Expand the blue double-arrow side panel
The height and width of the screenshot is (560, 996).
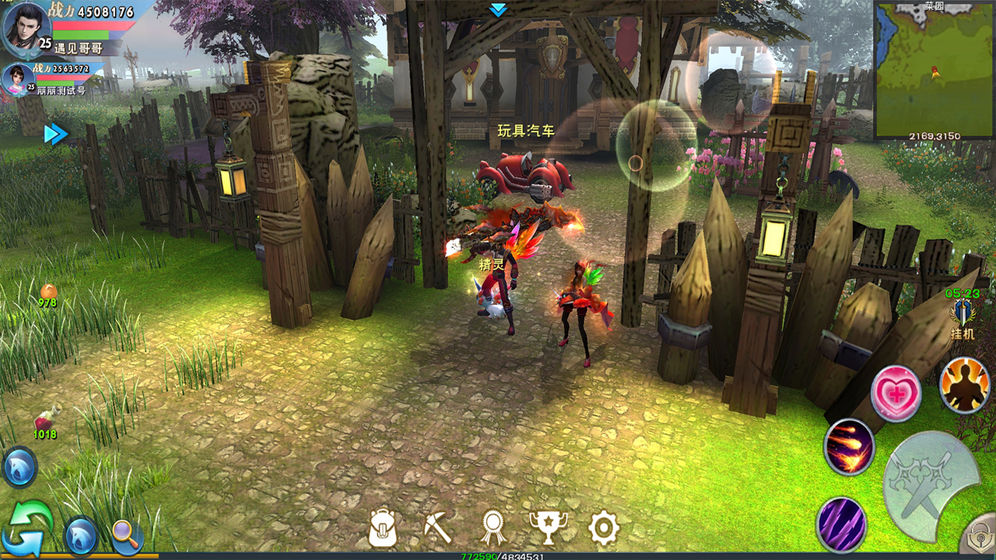[56, 134]
